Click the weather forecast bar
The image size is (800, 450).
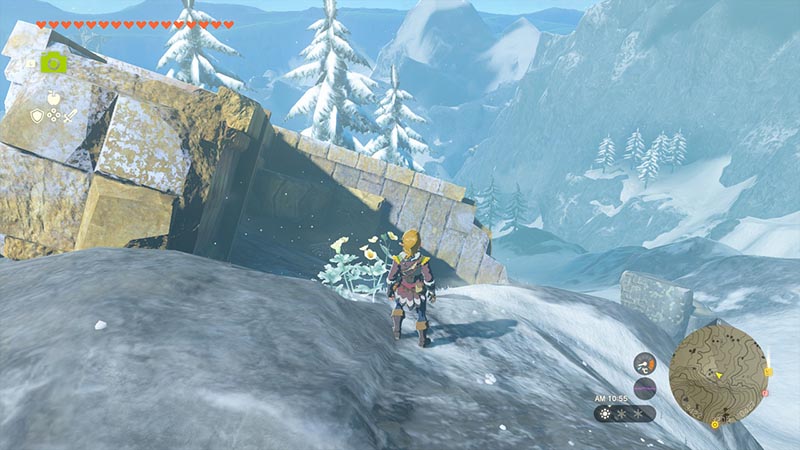click(x=624, y=412)
